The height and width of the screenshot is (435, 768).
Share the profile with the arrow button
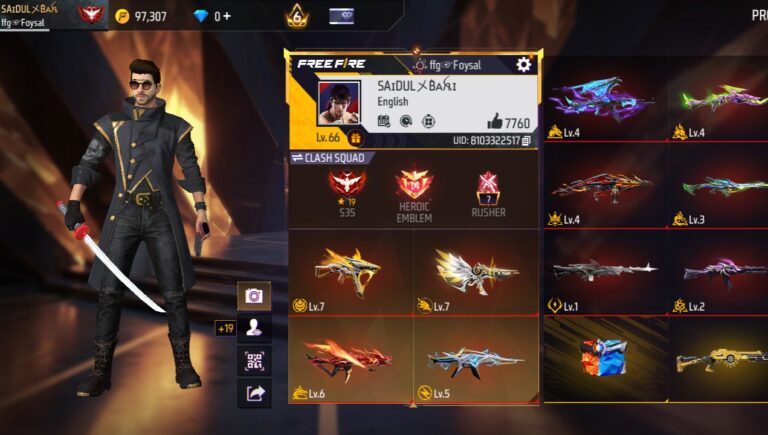click(x=254, y=393)
